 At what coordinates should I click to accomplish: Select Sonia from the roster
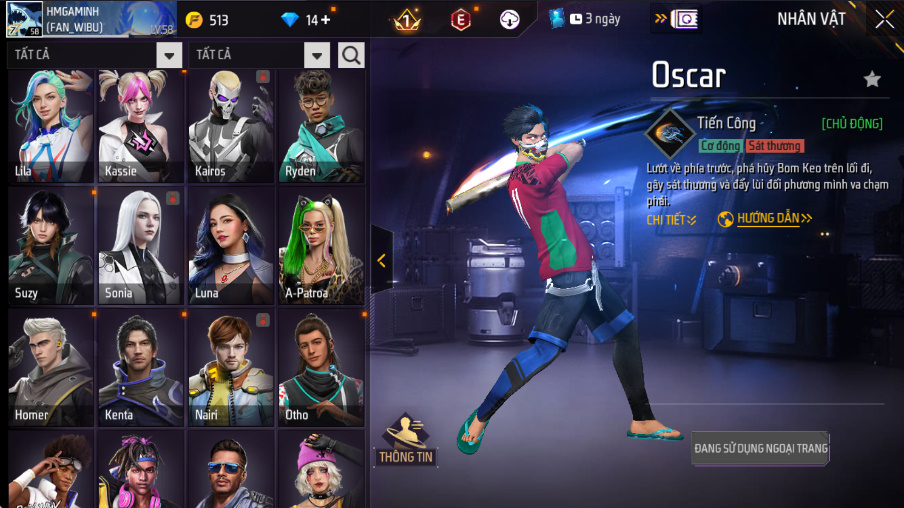click(x=141, y=246)
